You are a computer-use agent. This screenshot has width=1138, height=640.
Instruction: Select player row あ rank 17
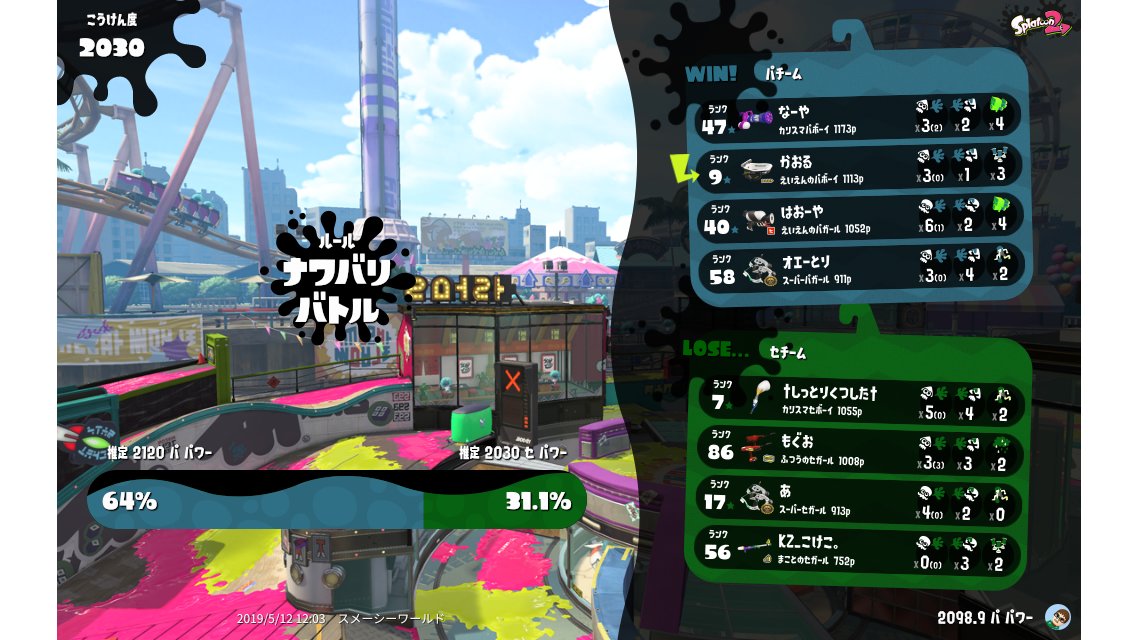(x=860, y=498)
